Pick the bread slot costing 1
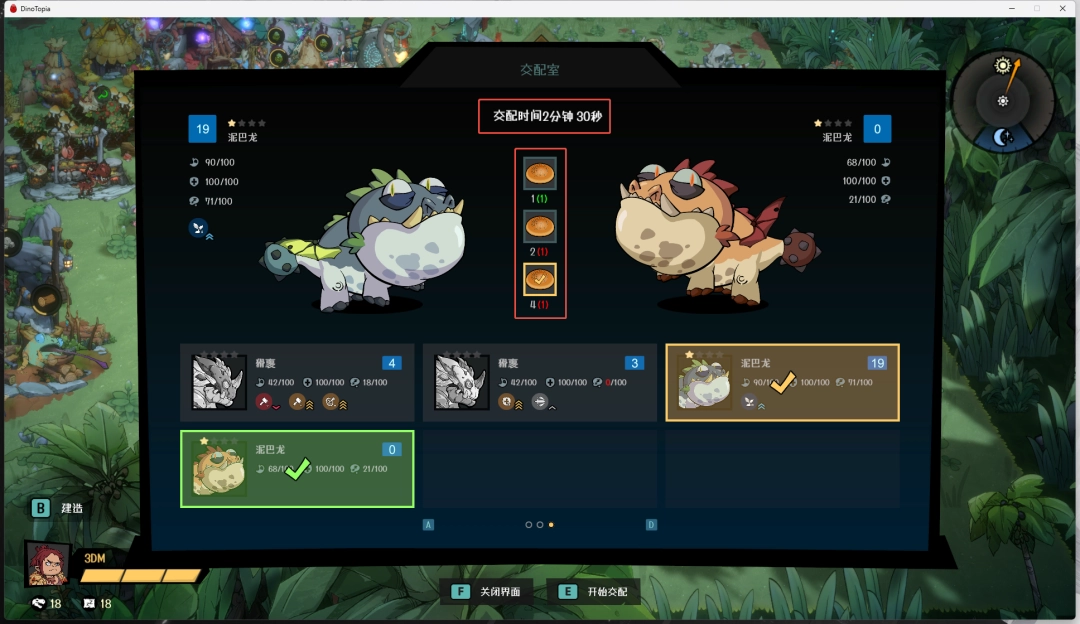1080x624 pixels. click(540, 173)
